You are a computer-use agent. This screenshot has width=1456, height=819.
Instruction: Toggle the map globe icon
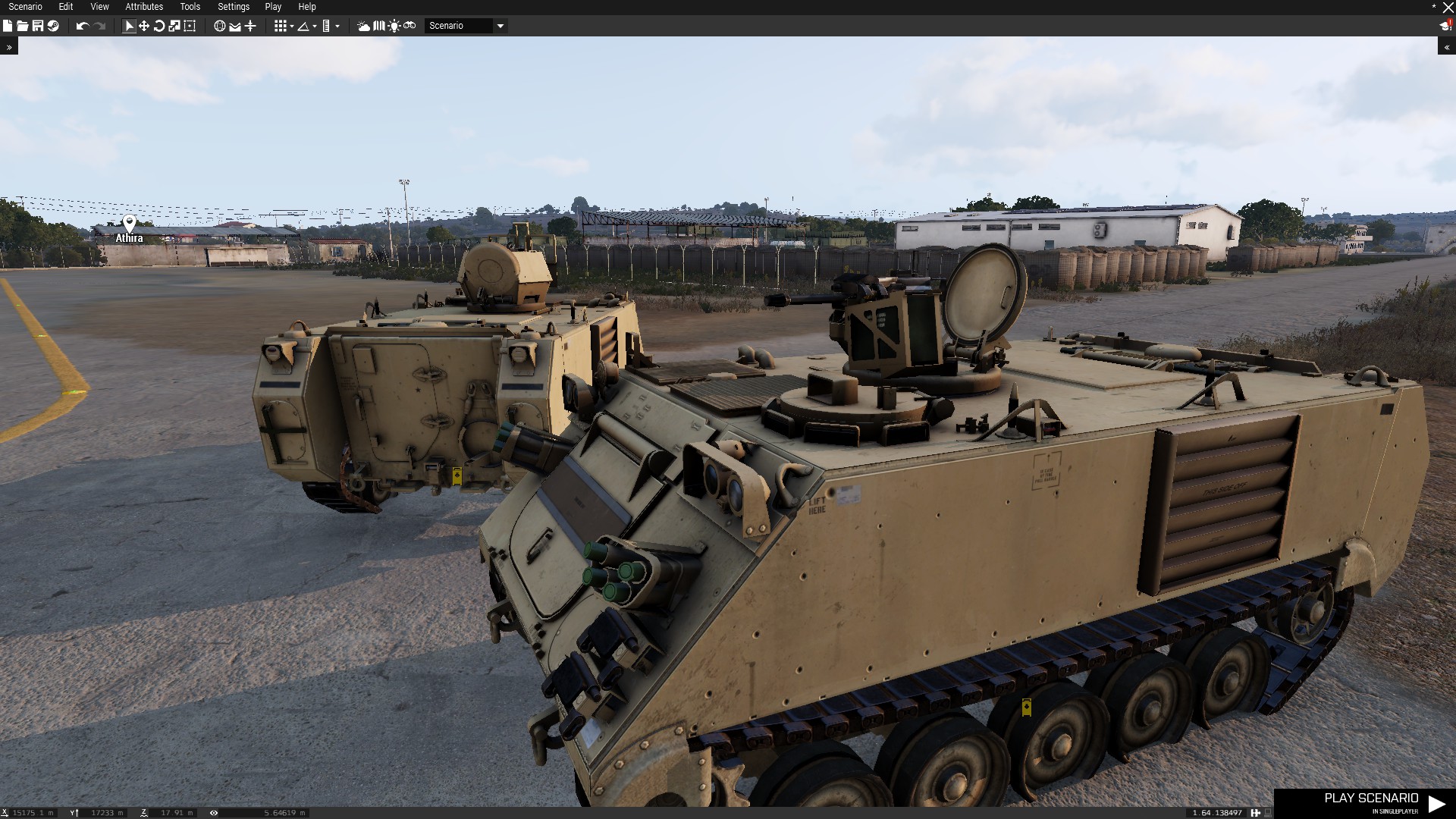219,26
